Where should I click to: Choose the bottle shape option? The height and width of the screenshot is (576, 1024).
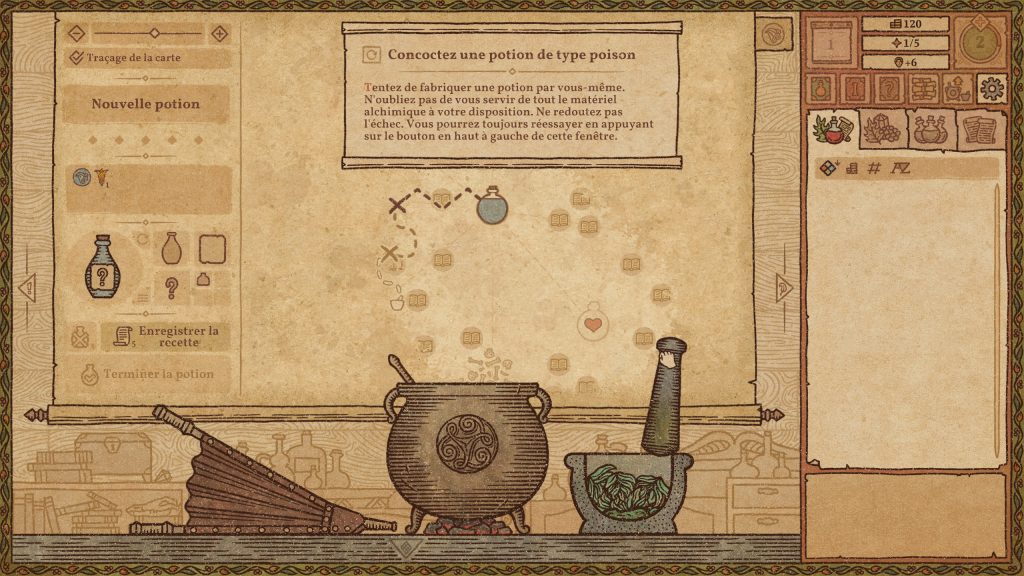pos(172,248)
